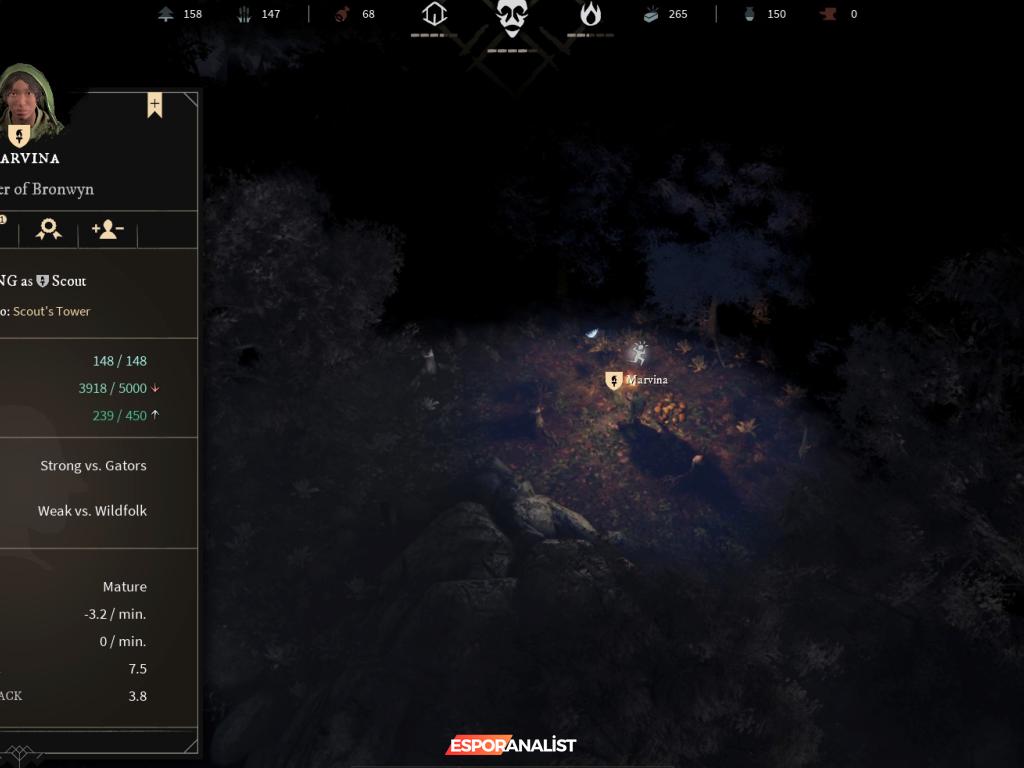Click the center mask emblem

[x=512, y=18]
